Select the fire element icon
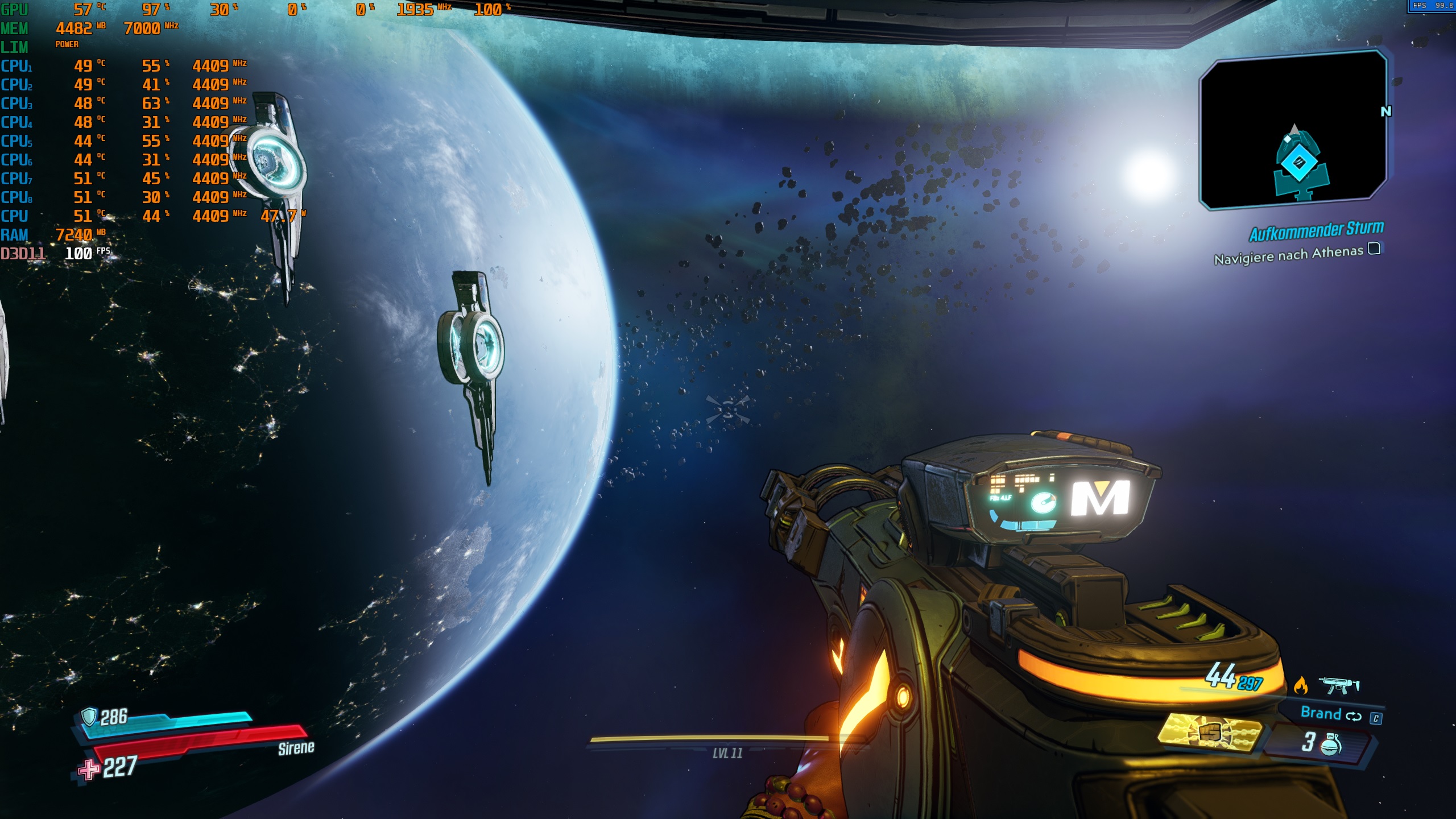1456x819 pixels. (x=1300, y=686)
